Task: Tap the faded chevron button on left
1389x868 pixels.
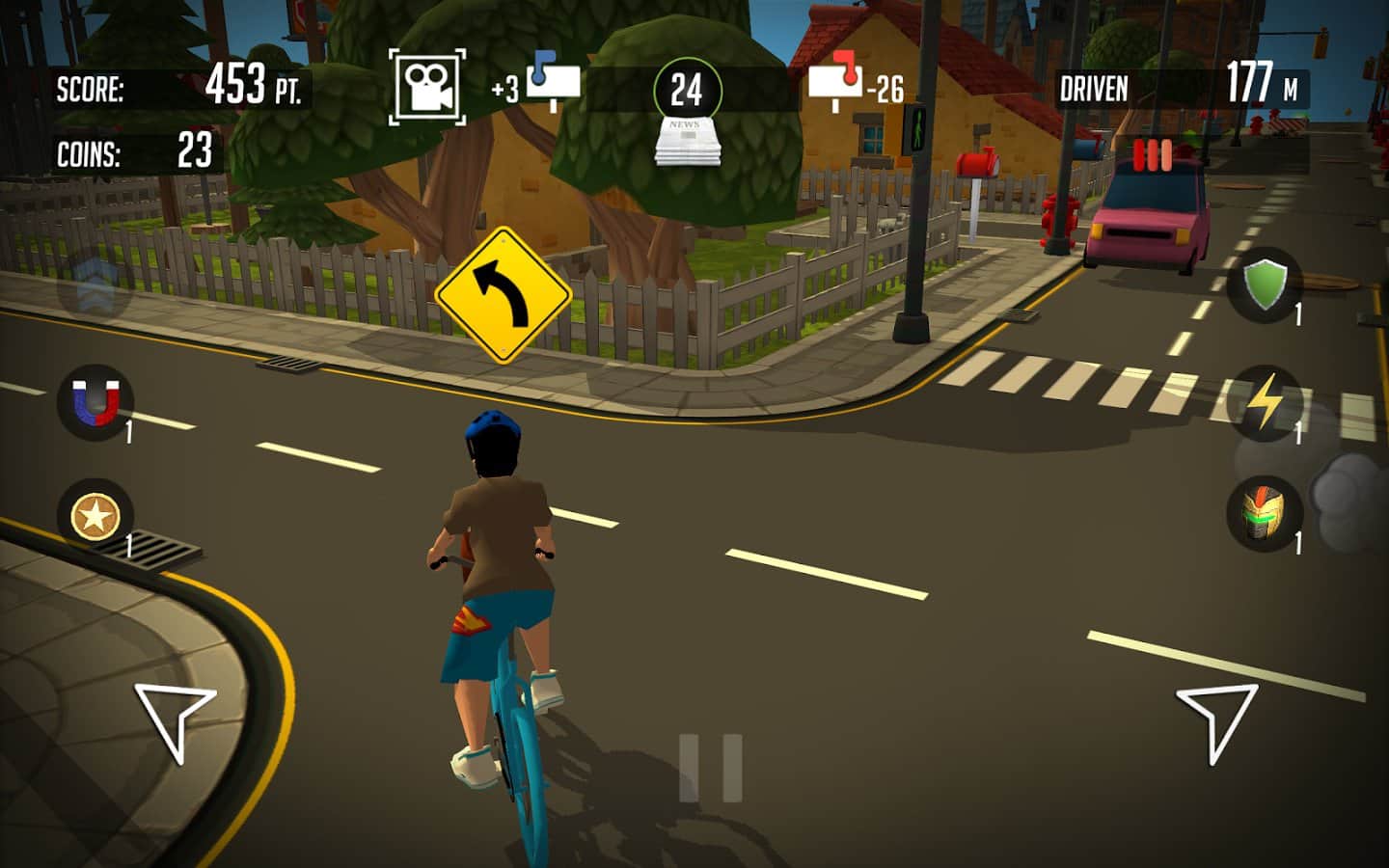Action: (x=96, y=284)
